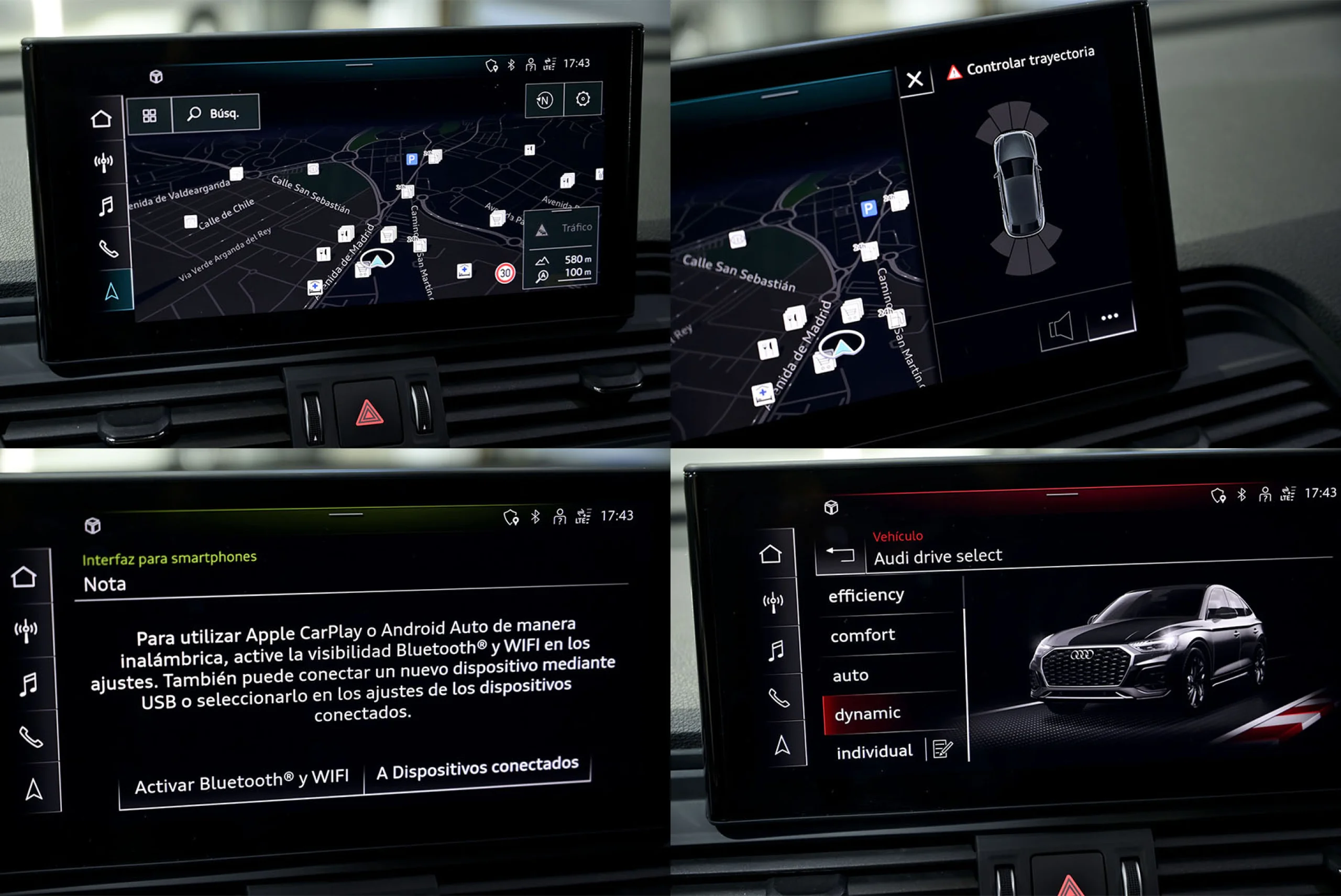The image size is (1341, 896).
Task: Choose the comfort drive mode
Action: (x=863, y=635)
